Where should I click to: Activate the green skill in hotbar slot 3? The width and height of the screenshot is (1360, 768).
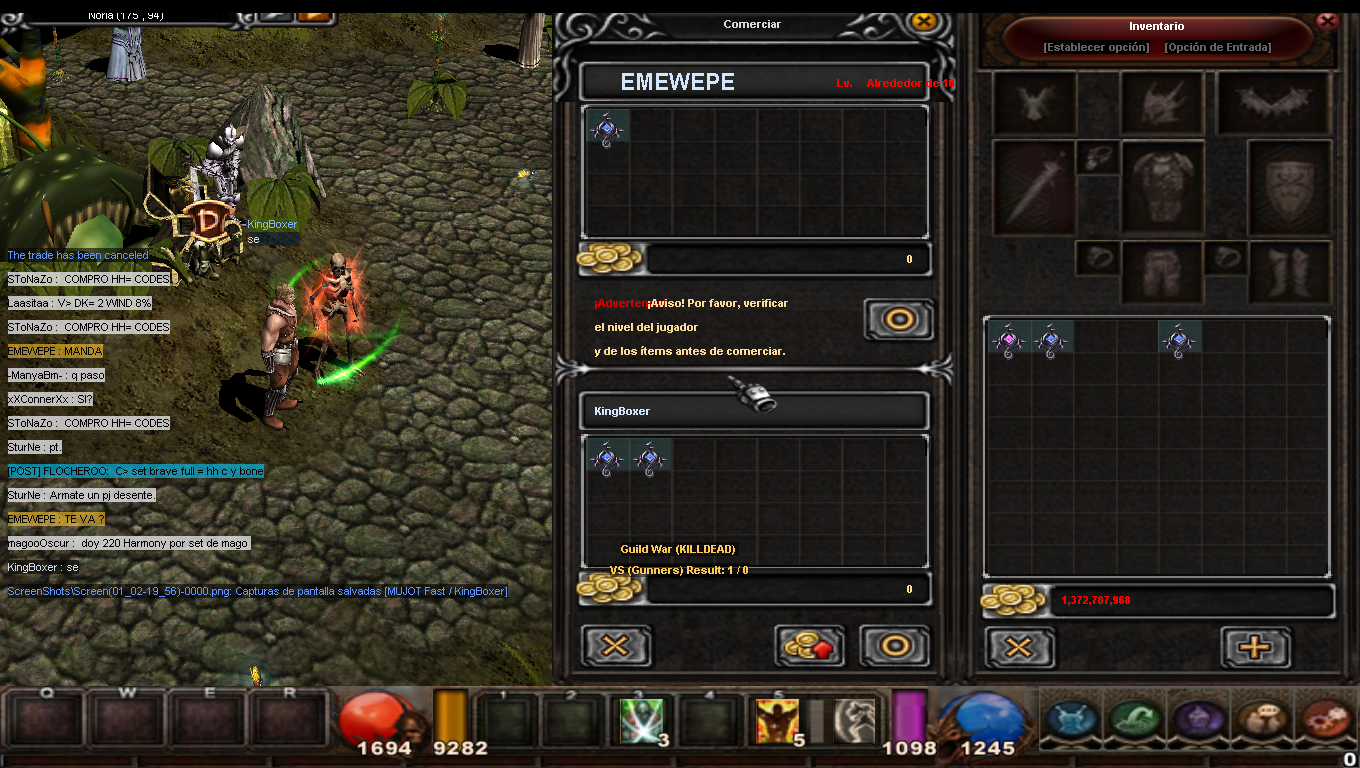coord(641,720)
